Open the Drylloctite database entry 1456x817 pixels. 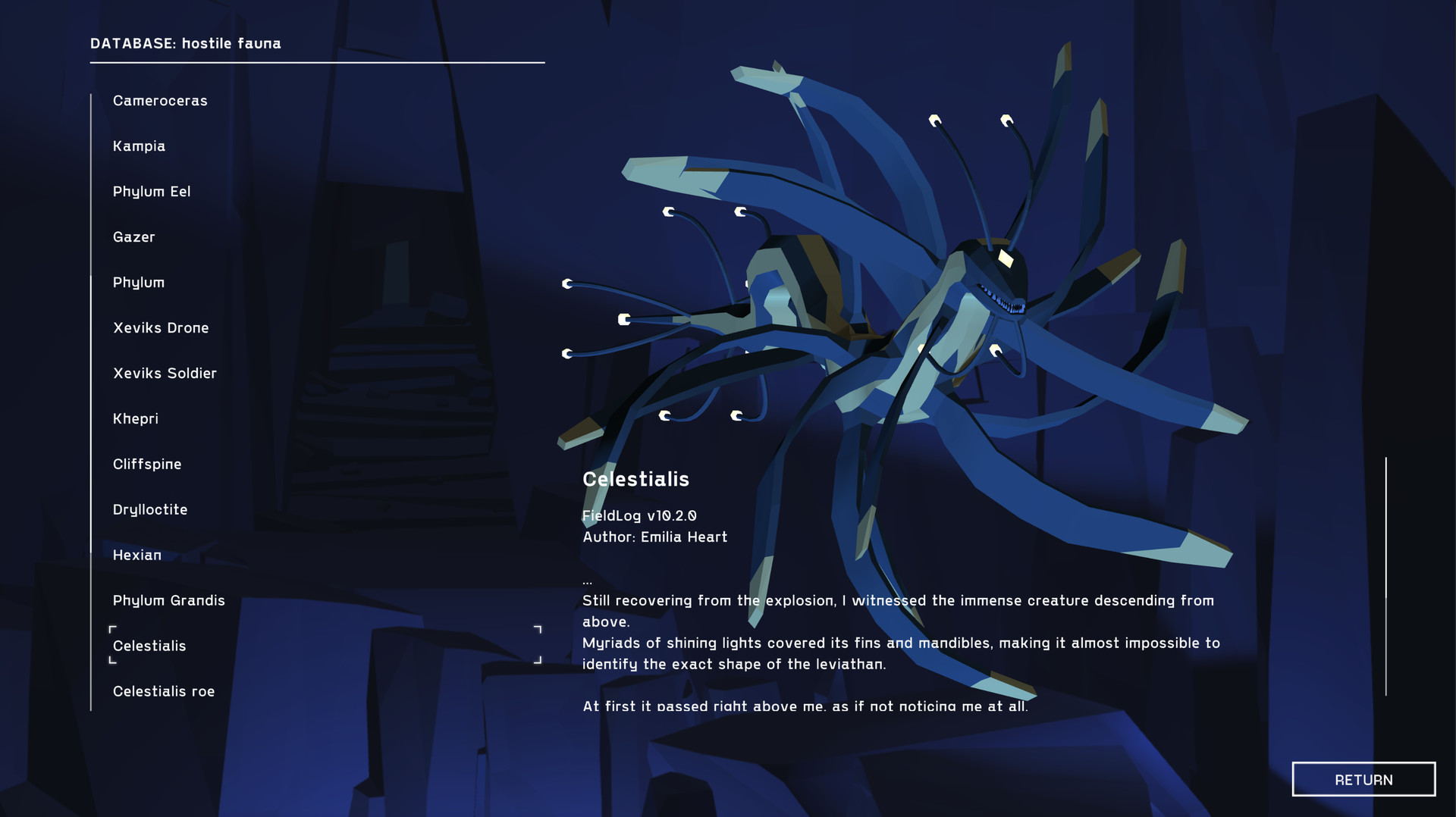(x=150, y=509)
